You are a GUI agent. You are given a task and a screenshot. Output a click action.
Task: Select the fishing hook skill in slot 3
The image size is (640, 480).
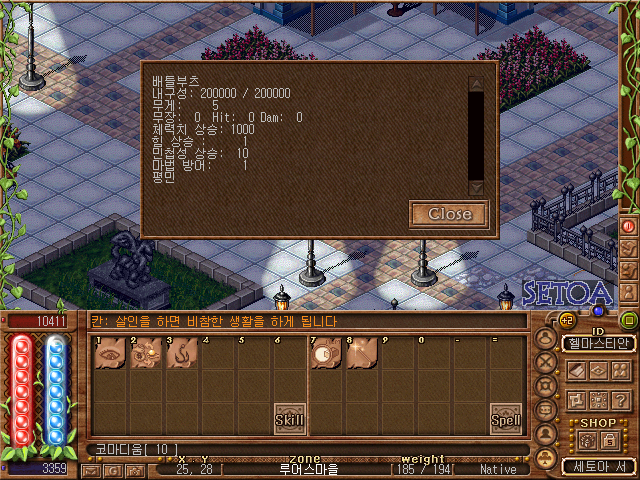(181, 353)
